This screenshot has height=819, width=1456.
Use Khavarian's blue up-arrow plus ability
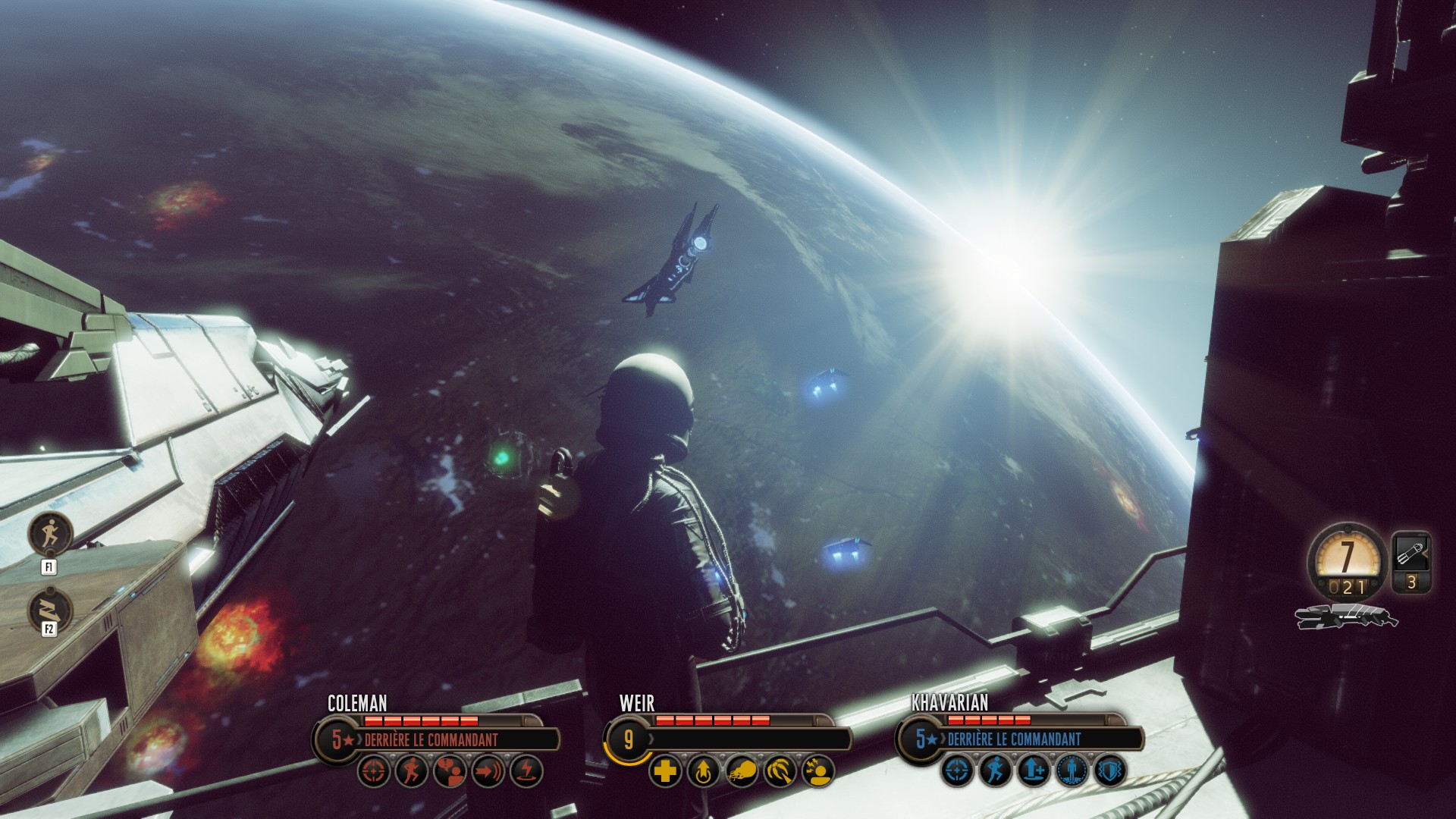[x=1034, y=771]
